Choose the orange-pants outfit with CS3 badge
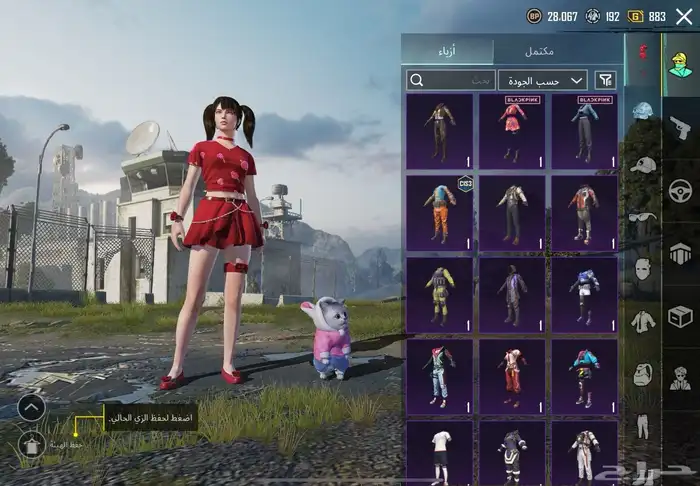Viewport: 700px width, 486px height. coord(439,213)
